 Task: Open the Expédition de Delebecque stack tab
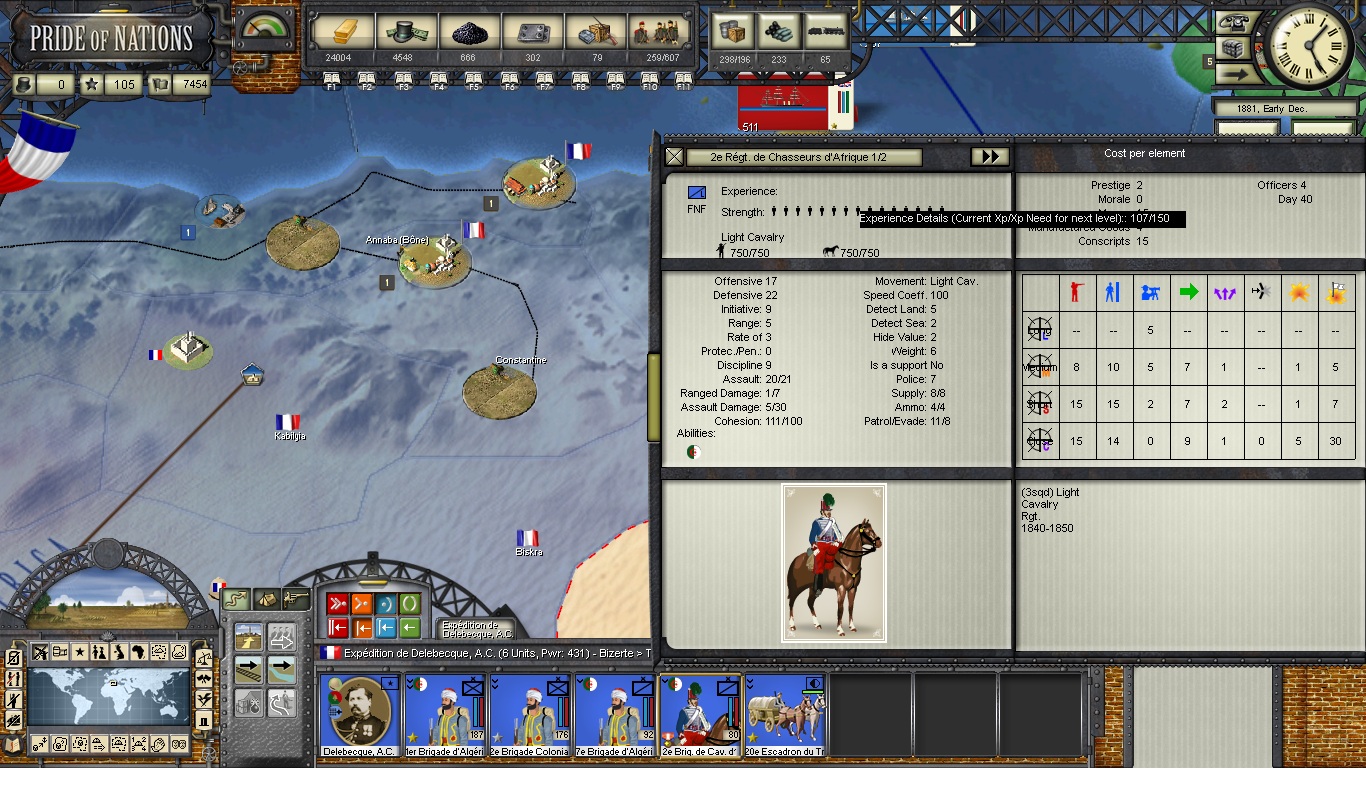click(x=478, y=629)
